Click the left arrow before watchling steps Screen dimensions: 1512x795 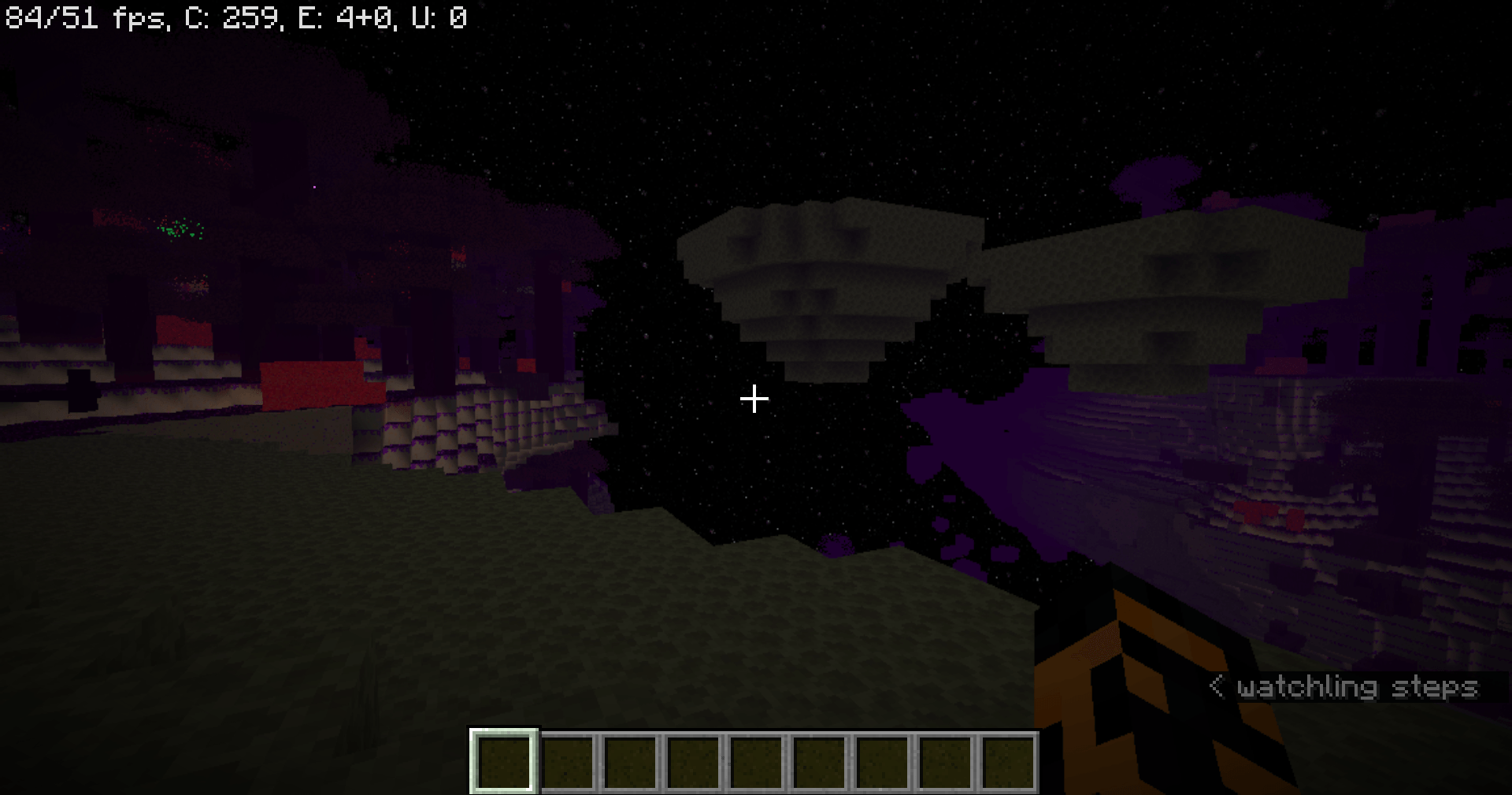1217,686
